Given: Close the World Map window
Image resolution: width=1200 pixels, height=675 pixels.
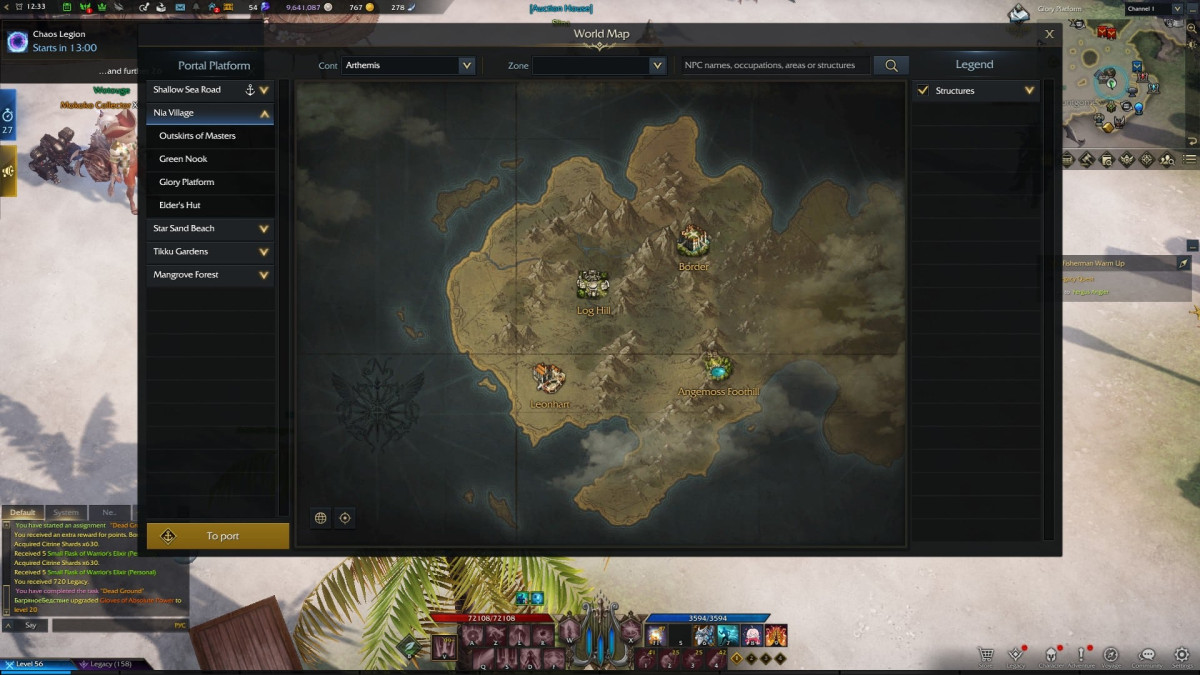Looking at the screenshot, I should click(x=1049, y=34).
